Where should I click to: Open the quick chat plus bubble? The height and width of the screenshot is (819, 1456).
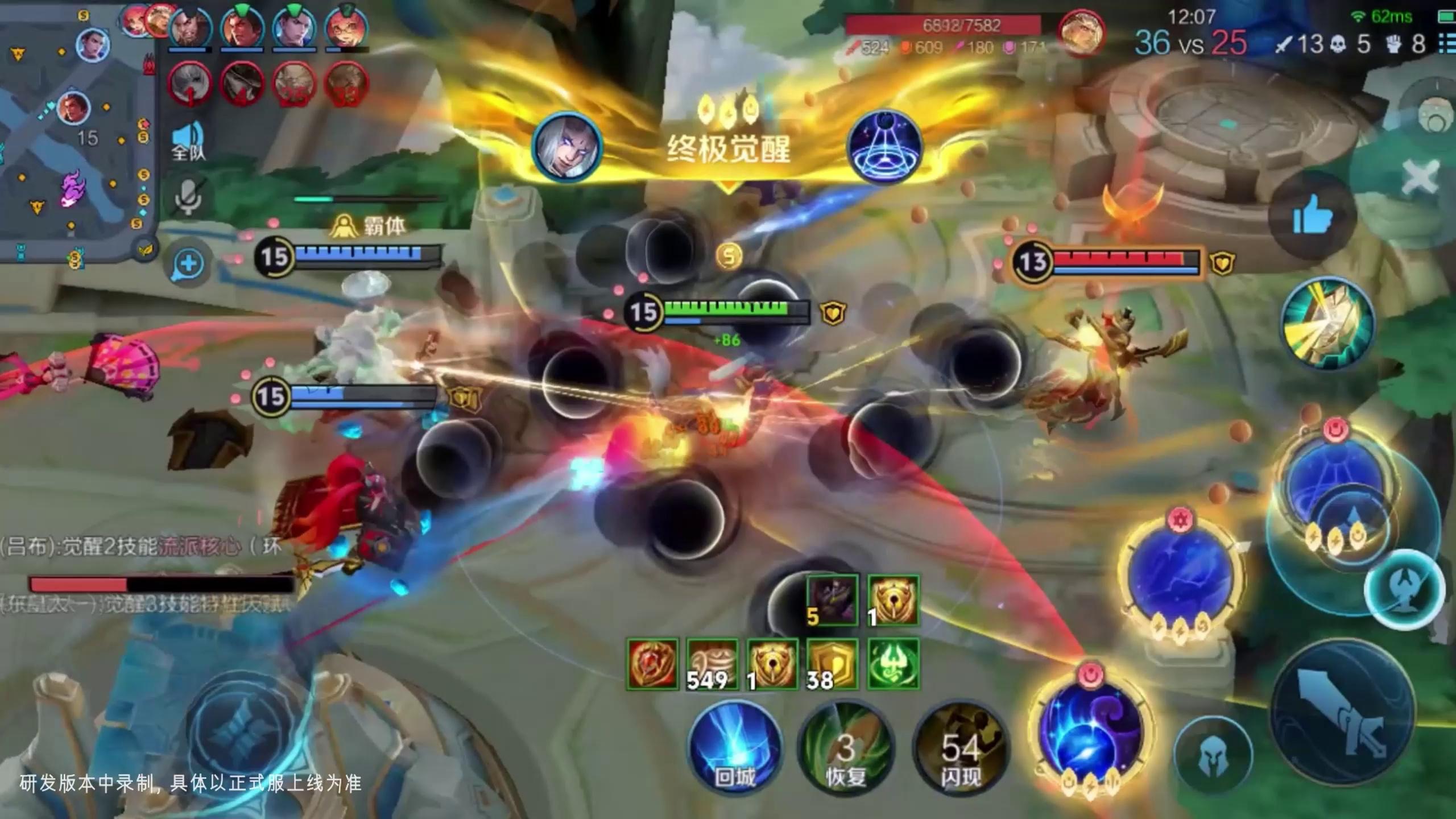pyautogui.click(x=188, y=264)
